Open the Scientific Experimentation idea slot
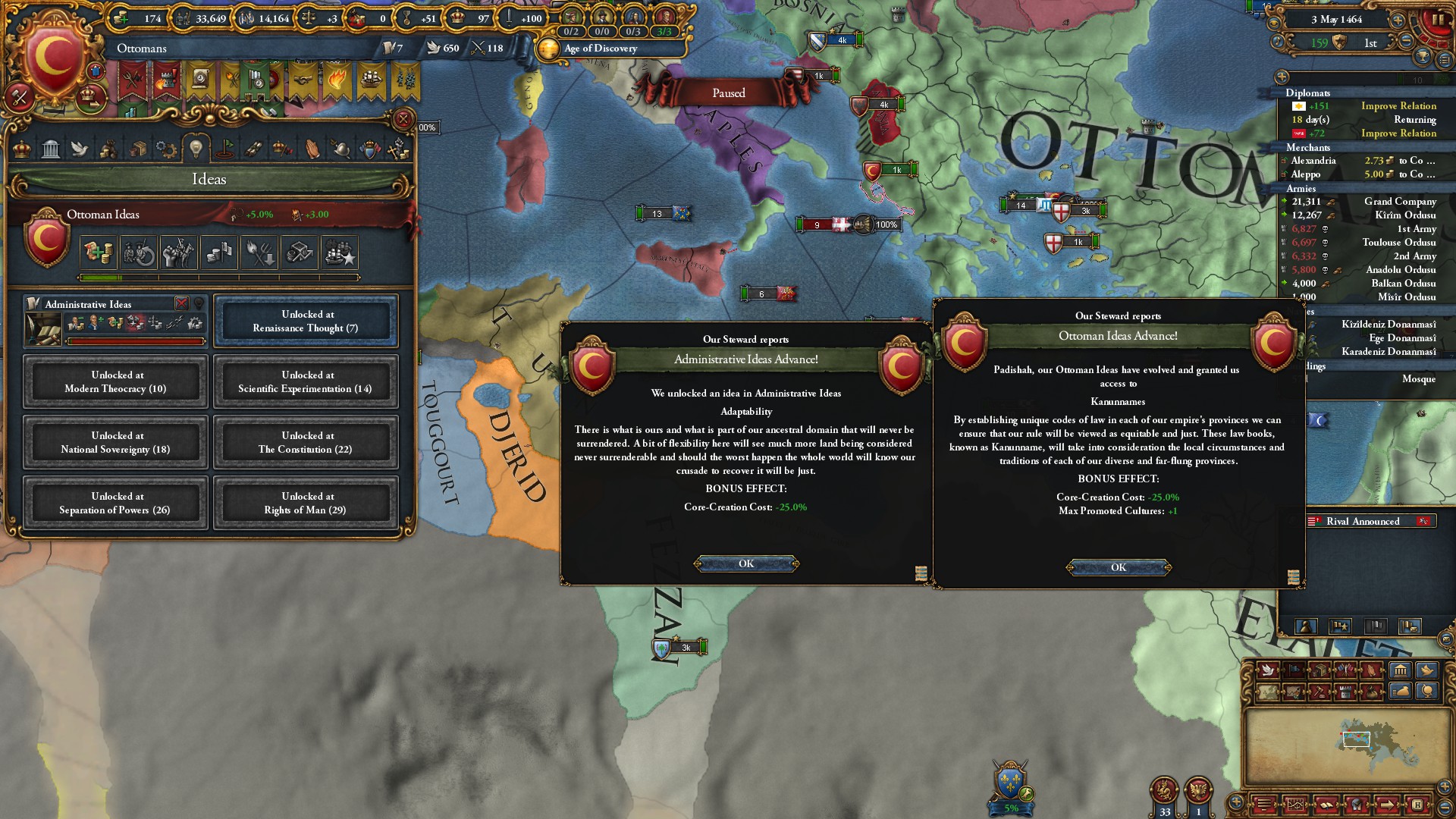Image resolution: width=1456 pixels, height=819 pixels. 306,381
